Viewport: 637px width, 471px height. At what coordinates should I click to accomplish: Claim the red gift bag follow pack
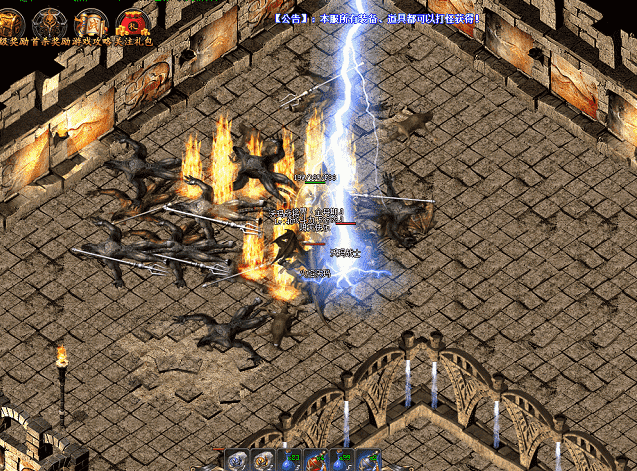point(131,22)
